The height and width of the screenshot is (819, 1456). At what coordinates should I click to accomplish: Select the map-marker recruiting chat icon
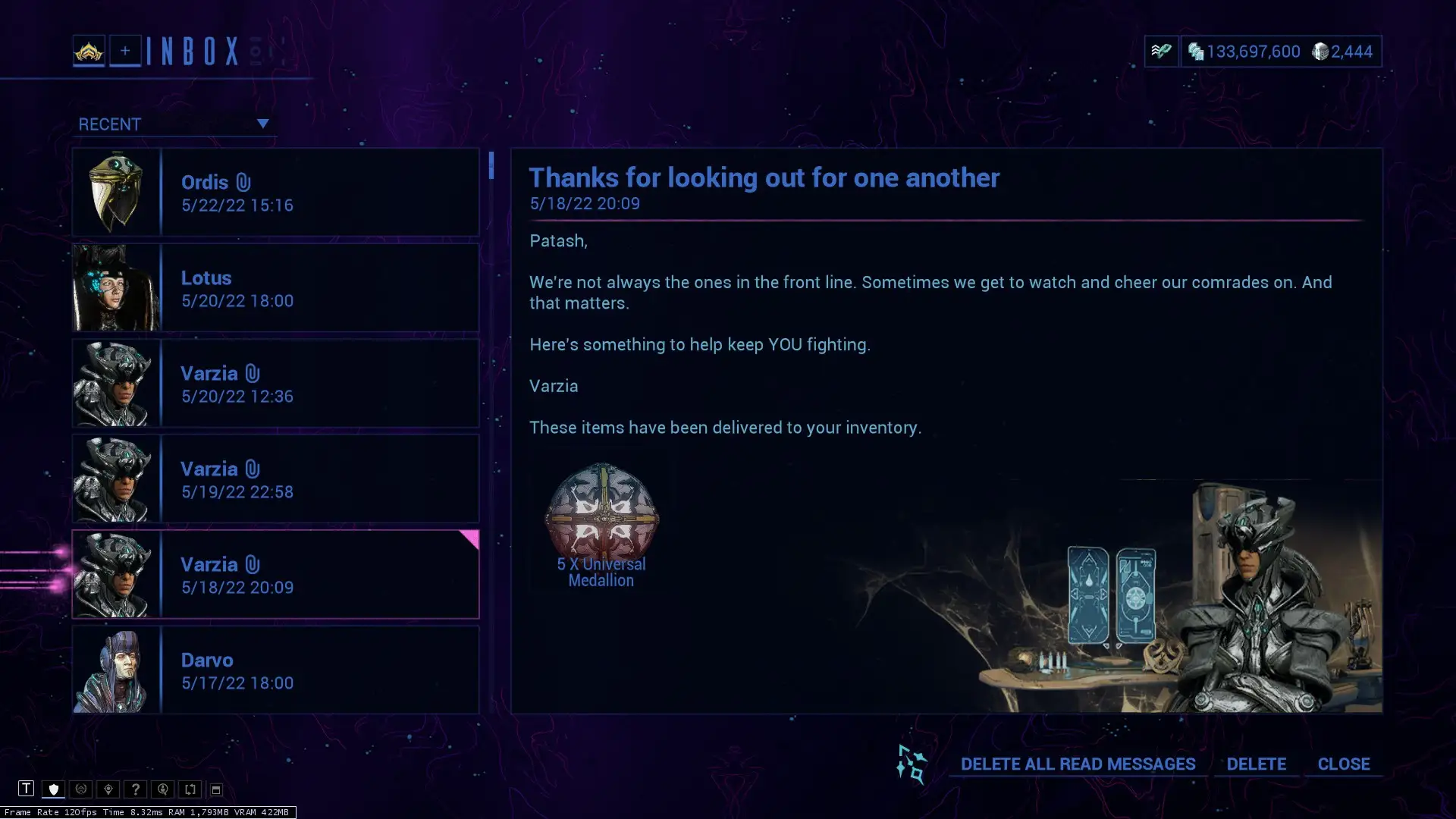tap(108, 789)
